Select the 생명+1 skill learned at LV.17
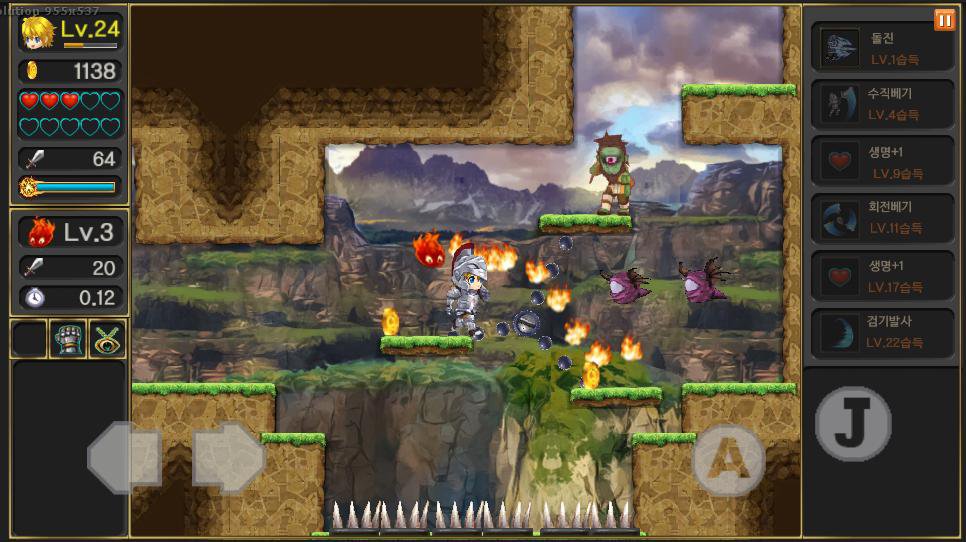This screenshot has width=966, height=542. (x=881, y=275)
